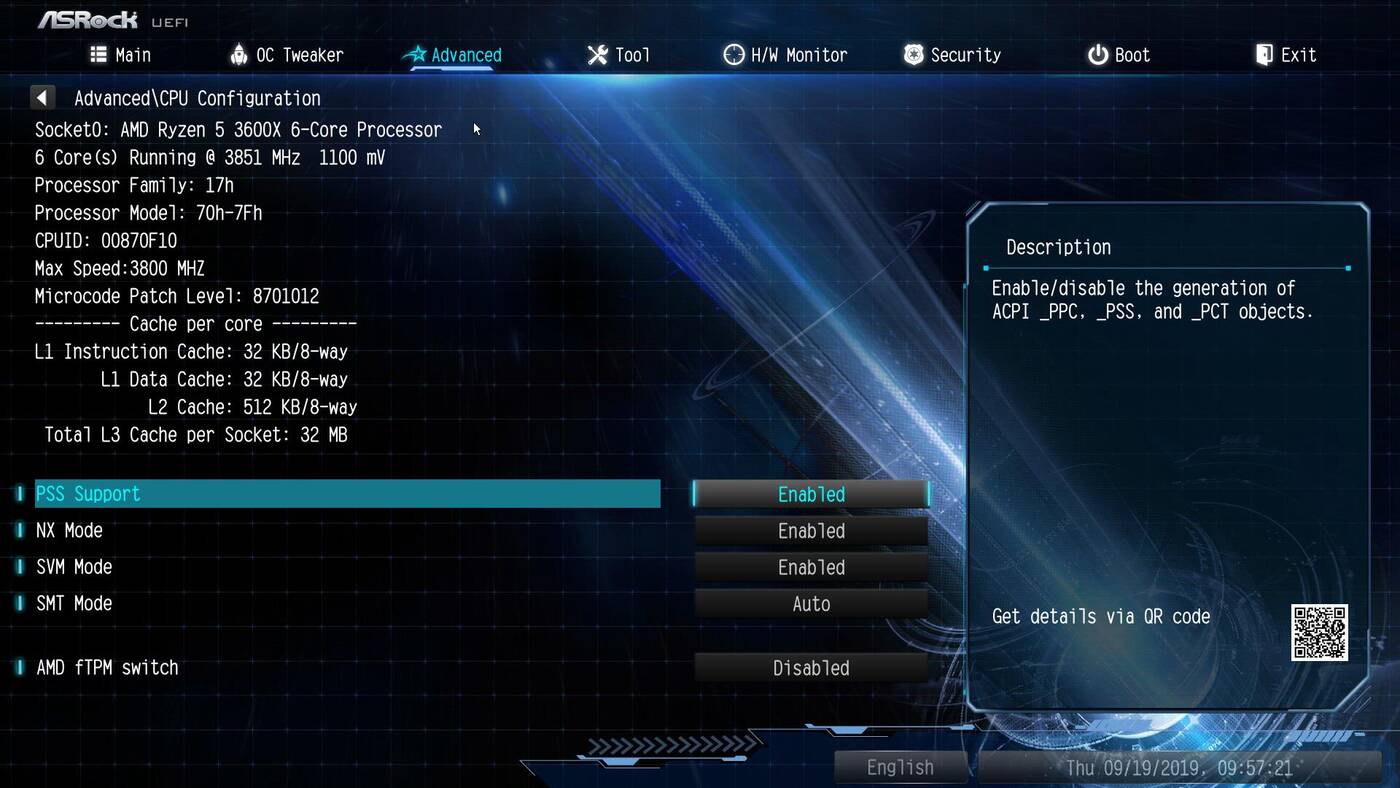Go to the Tool tab

click(x=618, y=55)
